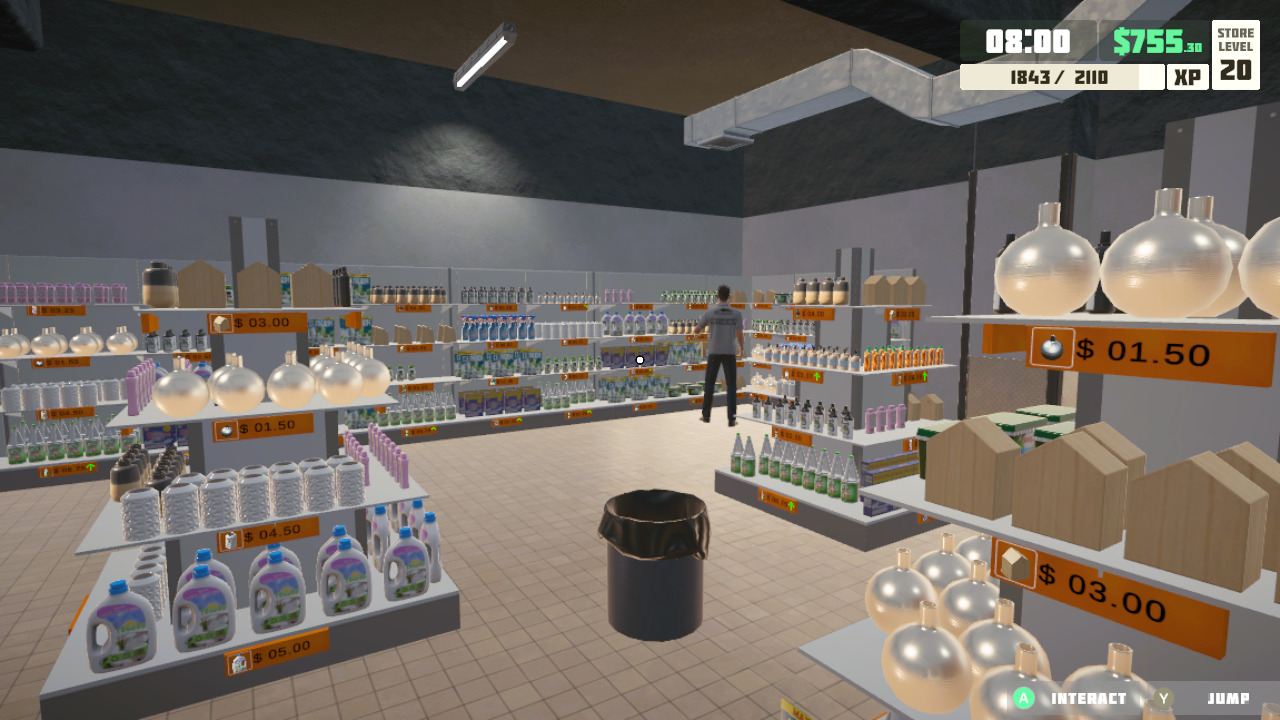The width and height of the screenshot is (1280, 720).
Task: Click the yellow Y Jump controller icon
Action: tap(1165, 699)
